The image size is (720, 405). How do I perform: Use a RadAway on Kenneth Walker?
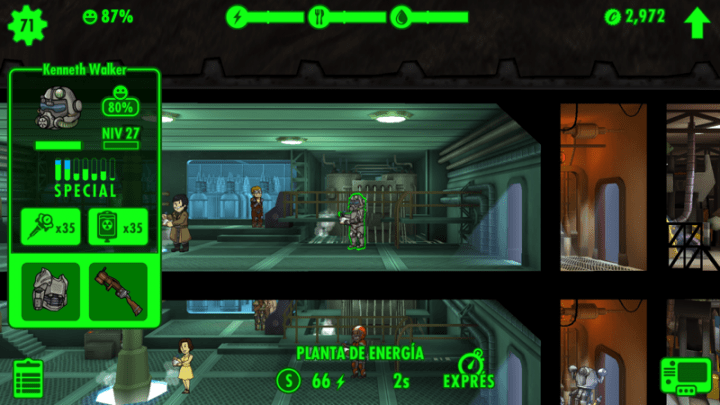coord(117,227)
